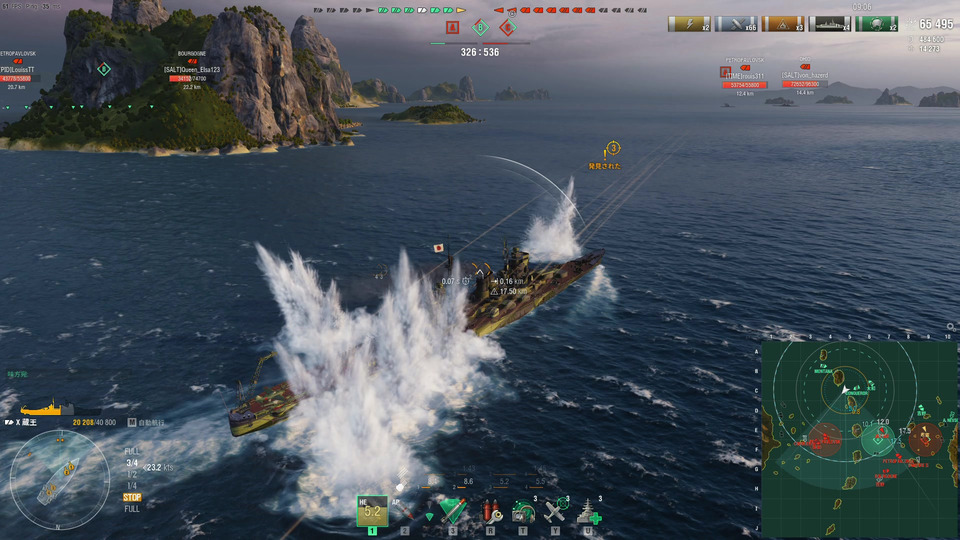
Task: Select the HE shell type
Action: (x=371, y=510)
